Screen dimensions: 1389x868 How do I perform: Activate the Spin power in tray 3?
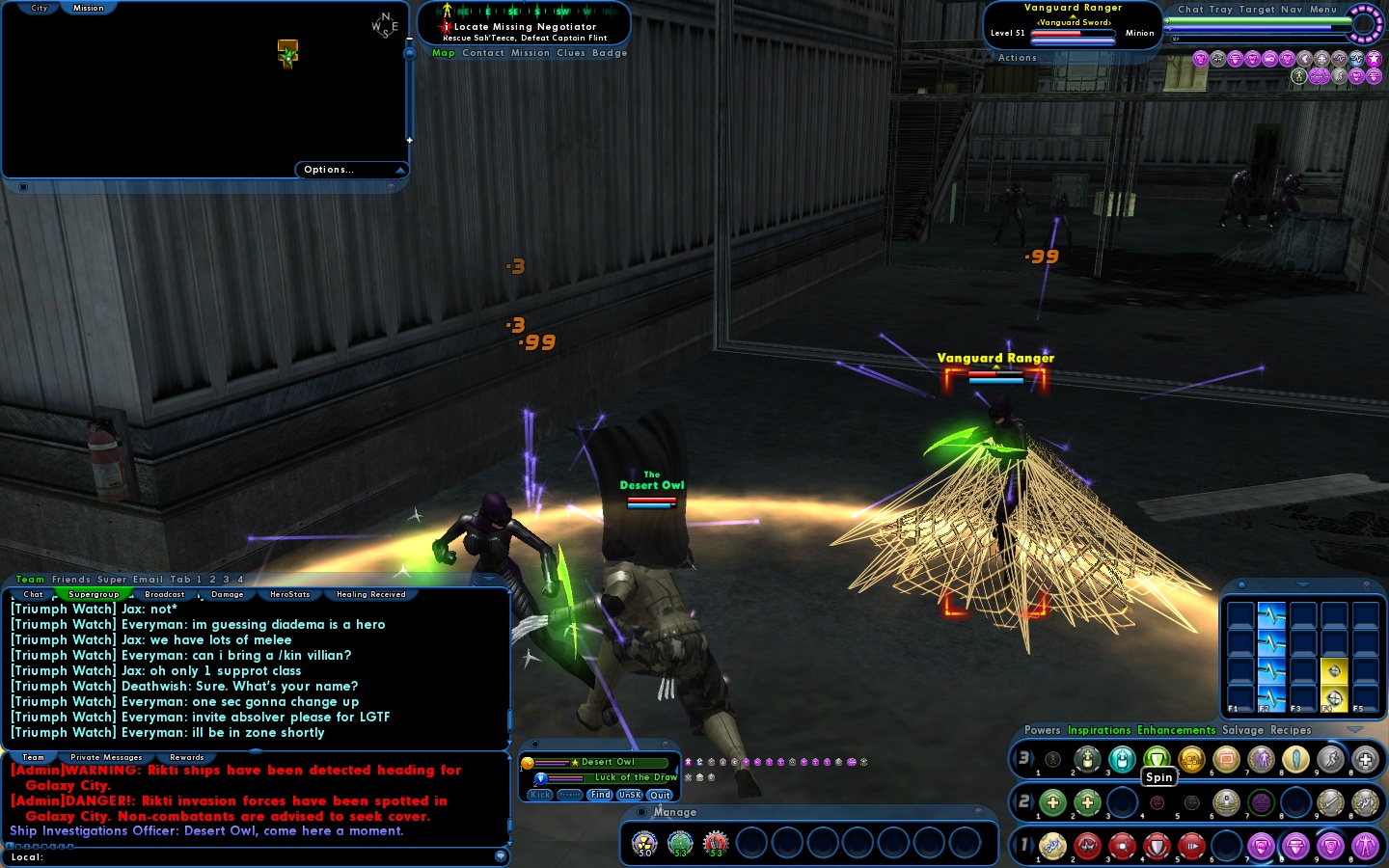pyautogui.click(x=1157, y=759)
